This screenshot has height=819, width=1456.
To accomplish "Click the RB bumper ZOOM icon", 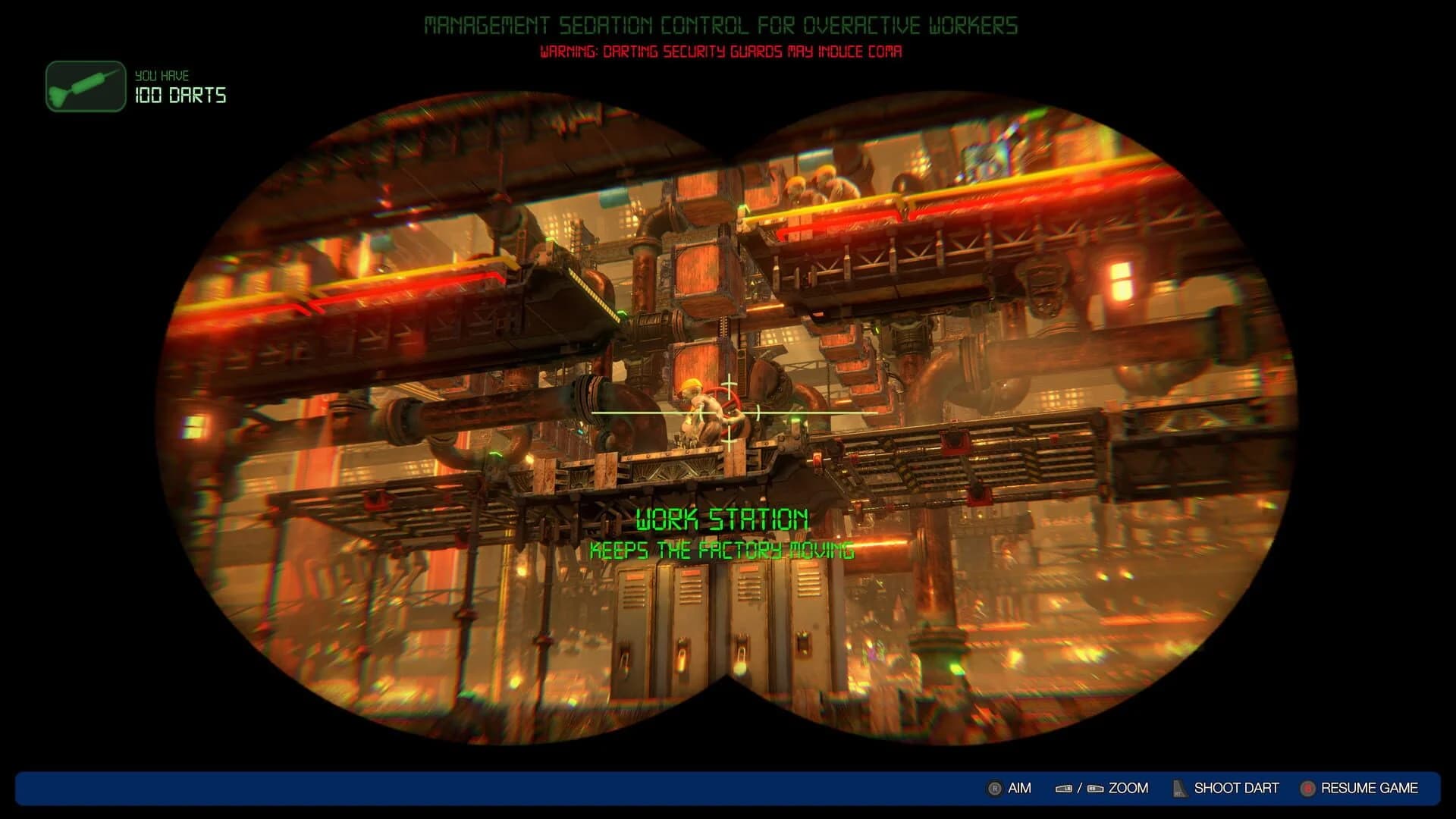I will click(x=1094, y=789).
